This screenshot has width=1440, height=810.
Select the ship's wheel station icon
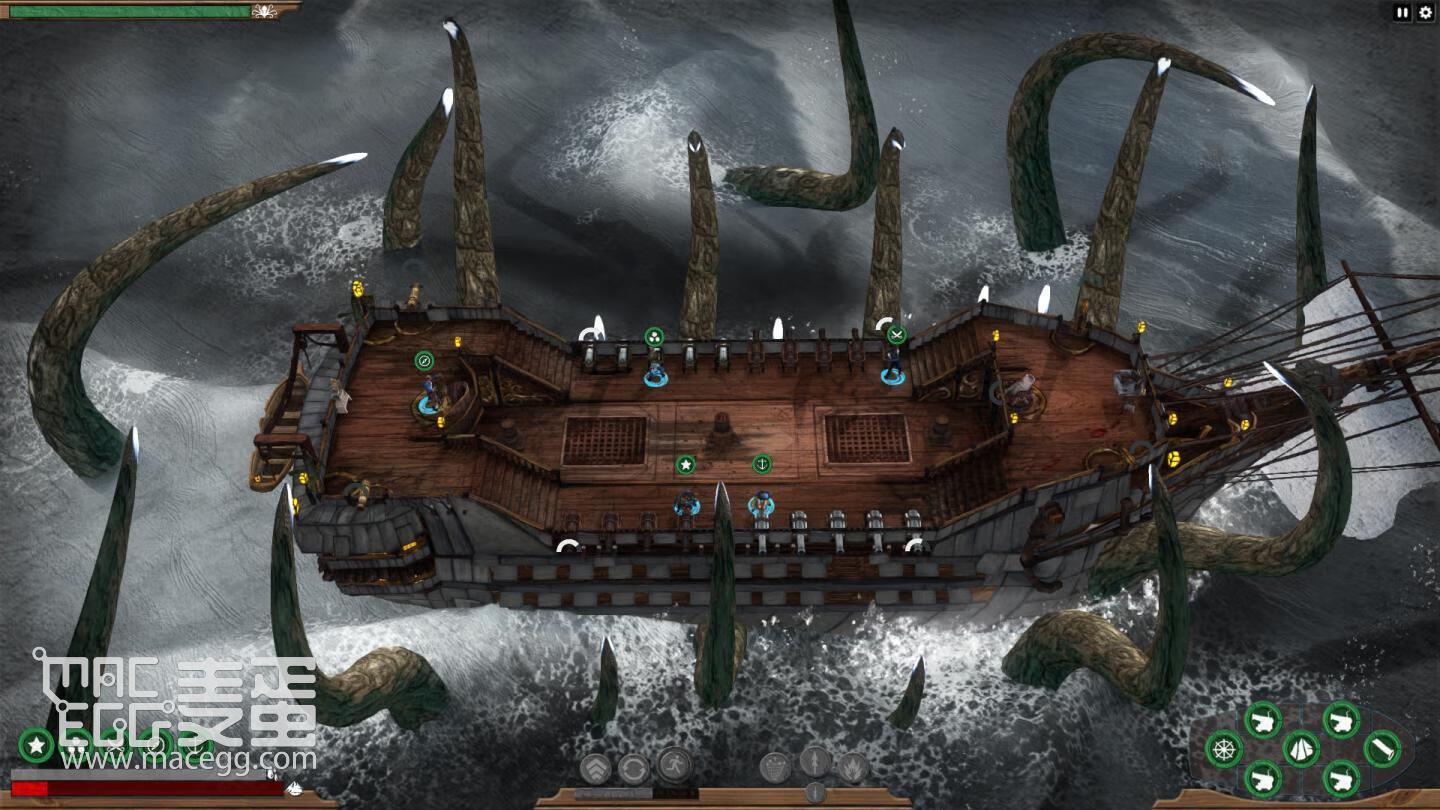pyautogui.click(x=1224, y=749)
